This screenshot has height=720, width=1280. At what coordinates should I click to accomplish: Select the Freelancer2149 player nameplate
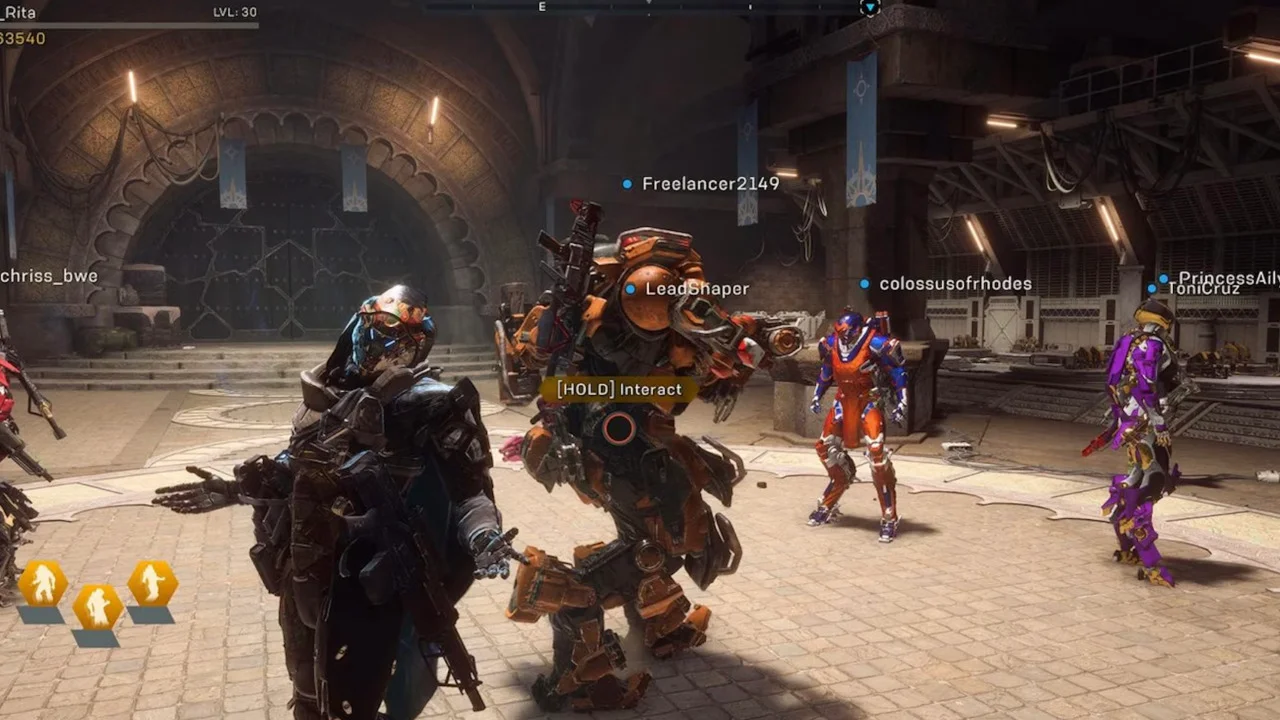[x=710, y=184]
